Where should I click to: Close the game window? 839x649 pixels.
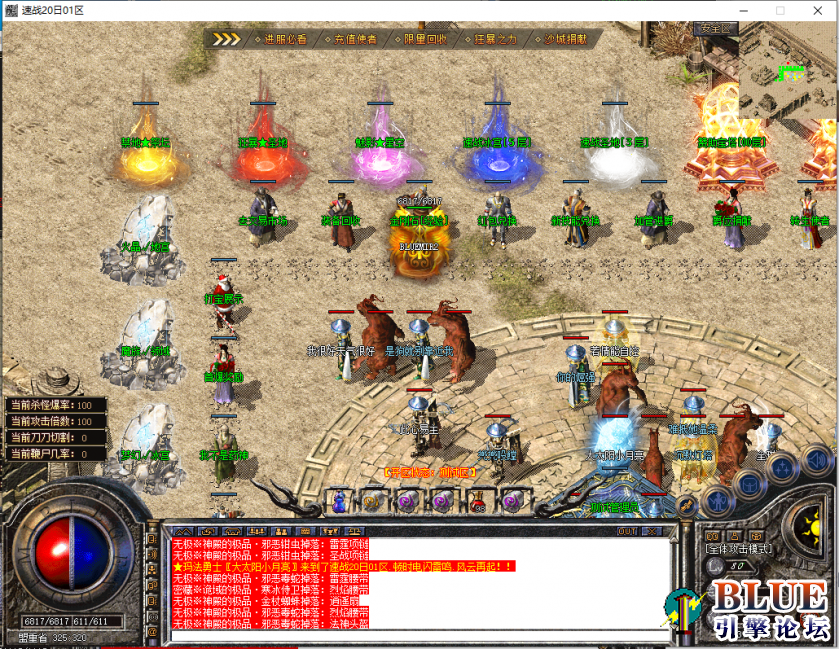pos(815,10)
